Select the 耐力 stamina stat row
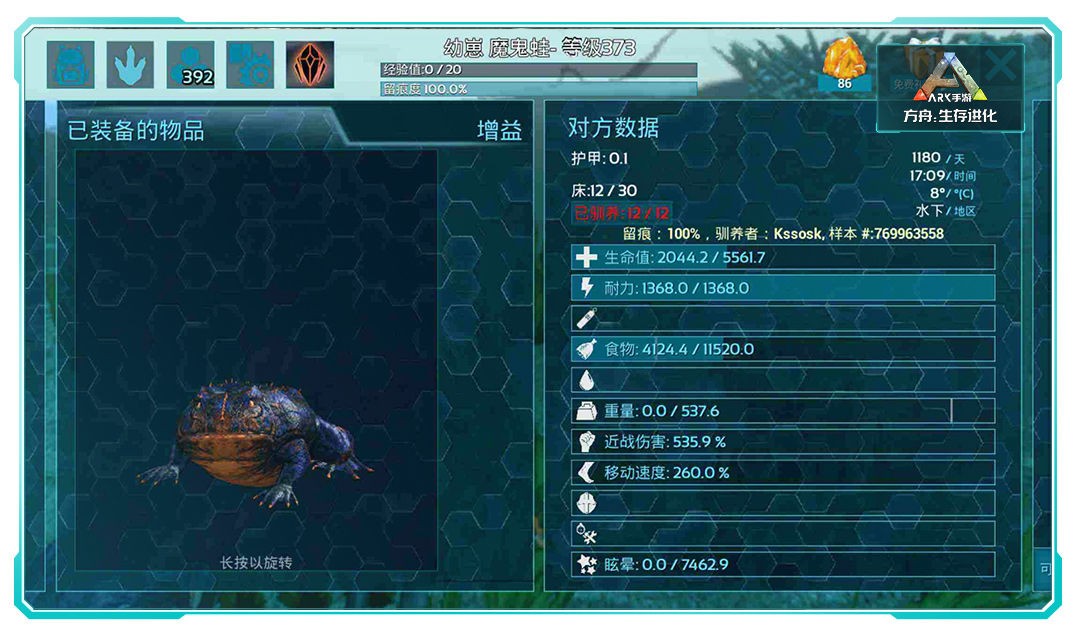The height and width of the screenshot is (641, 1080). pos(783,288)
